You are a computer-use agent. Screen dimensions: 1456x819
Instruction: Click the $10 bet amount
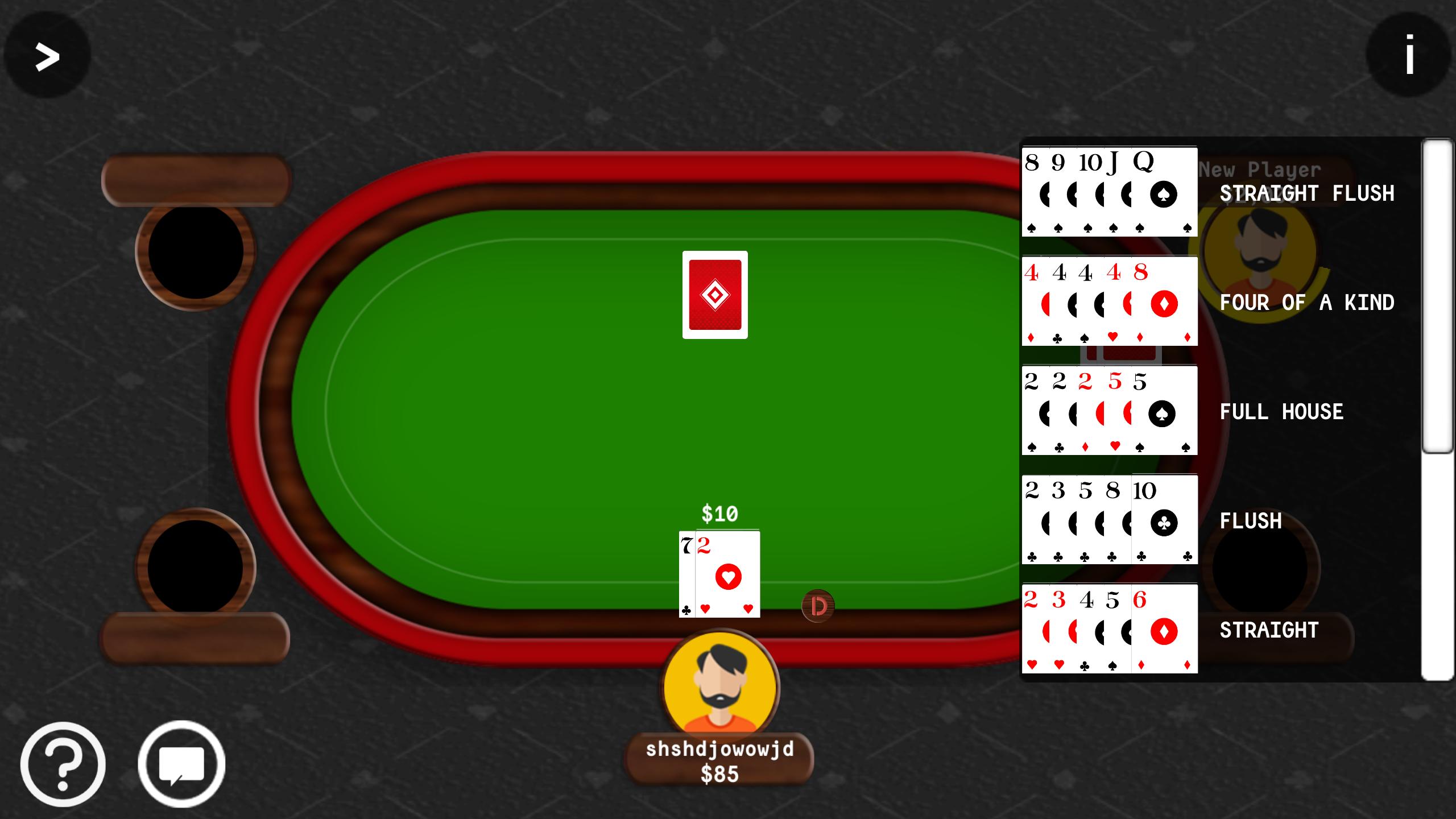coord(718,514)
